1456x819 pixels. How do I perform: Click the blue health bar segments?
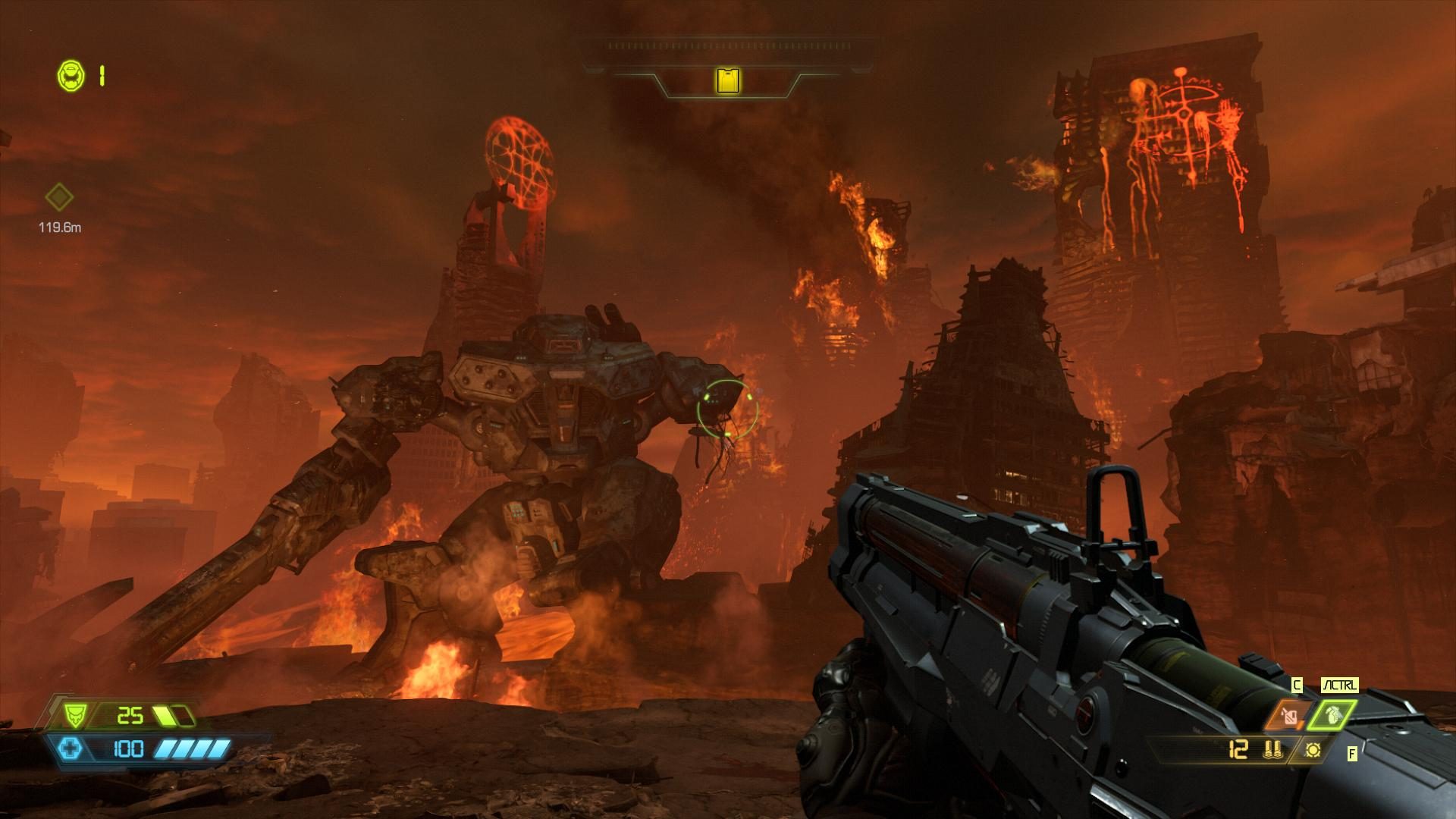193,748
